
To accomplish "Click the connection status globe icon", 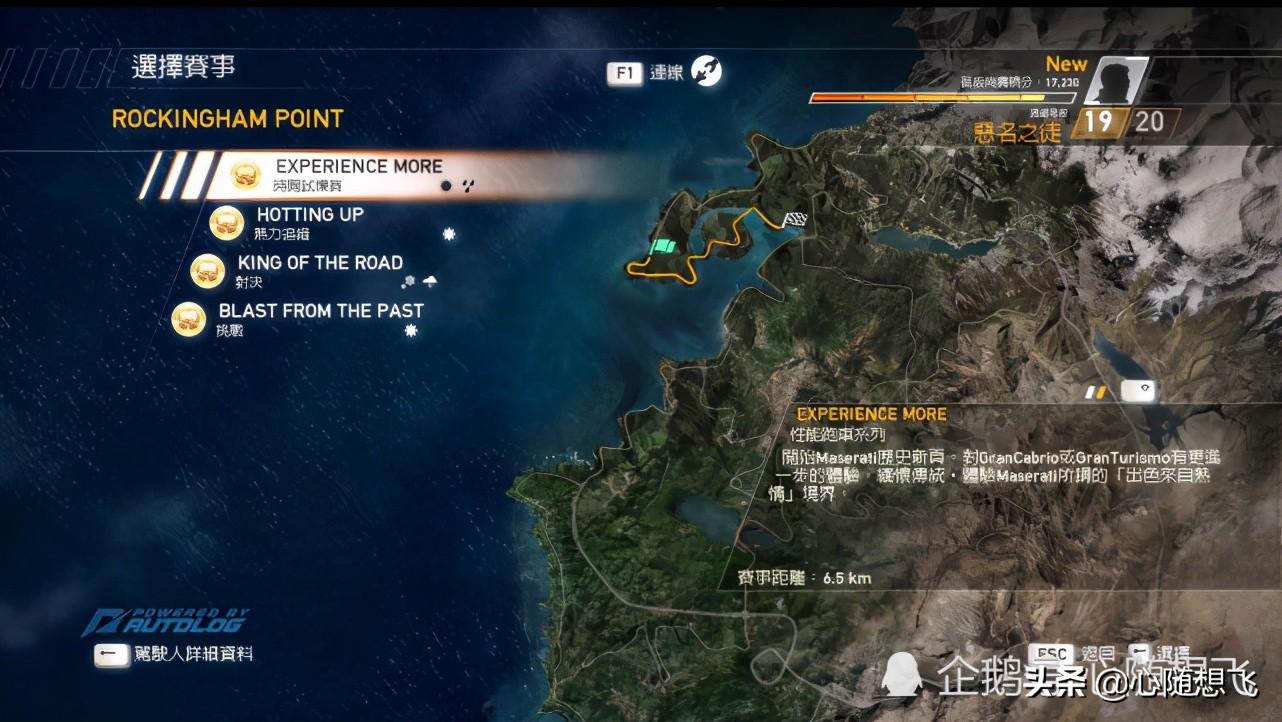I will point(706,71).
